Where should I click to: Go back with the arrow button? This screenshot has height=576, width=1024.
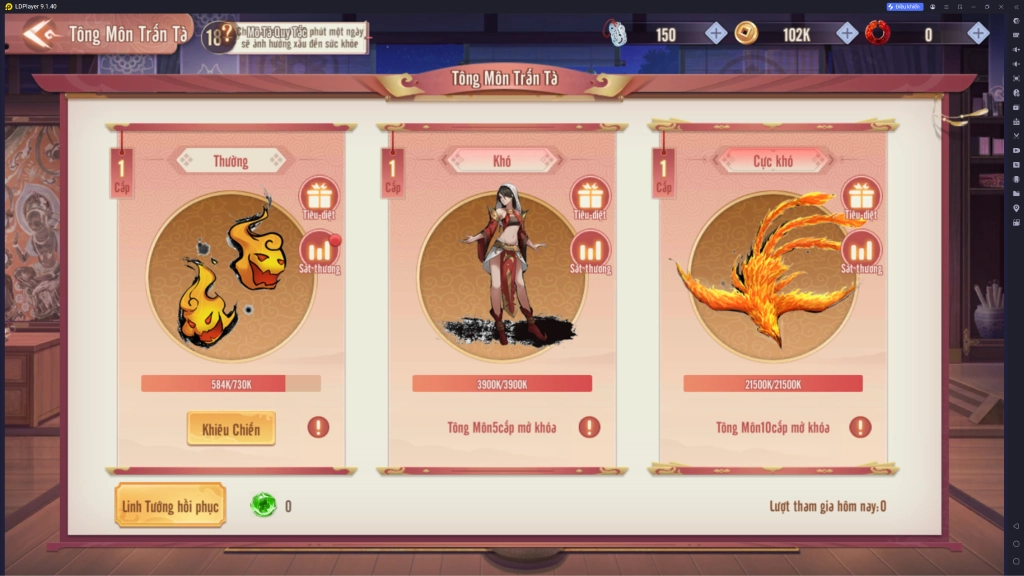coord(41,33)
